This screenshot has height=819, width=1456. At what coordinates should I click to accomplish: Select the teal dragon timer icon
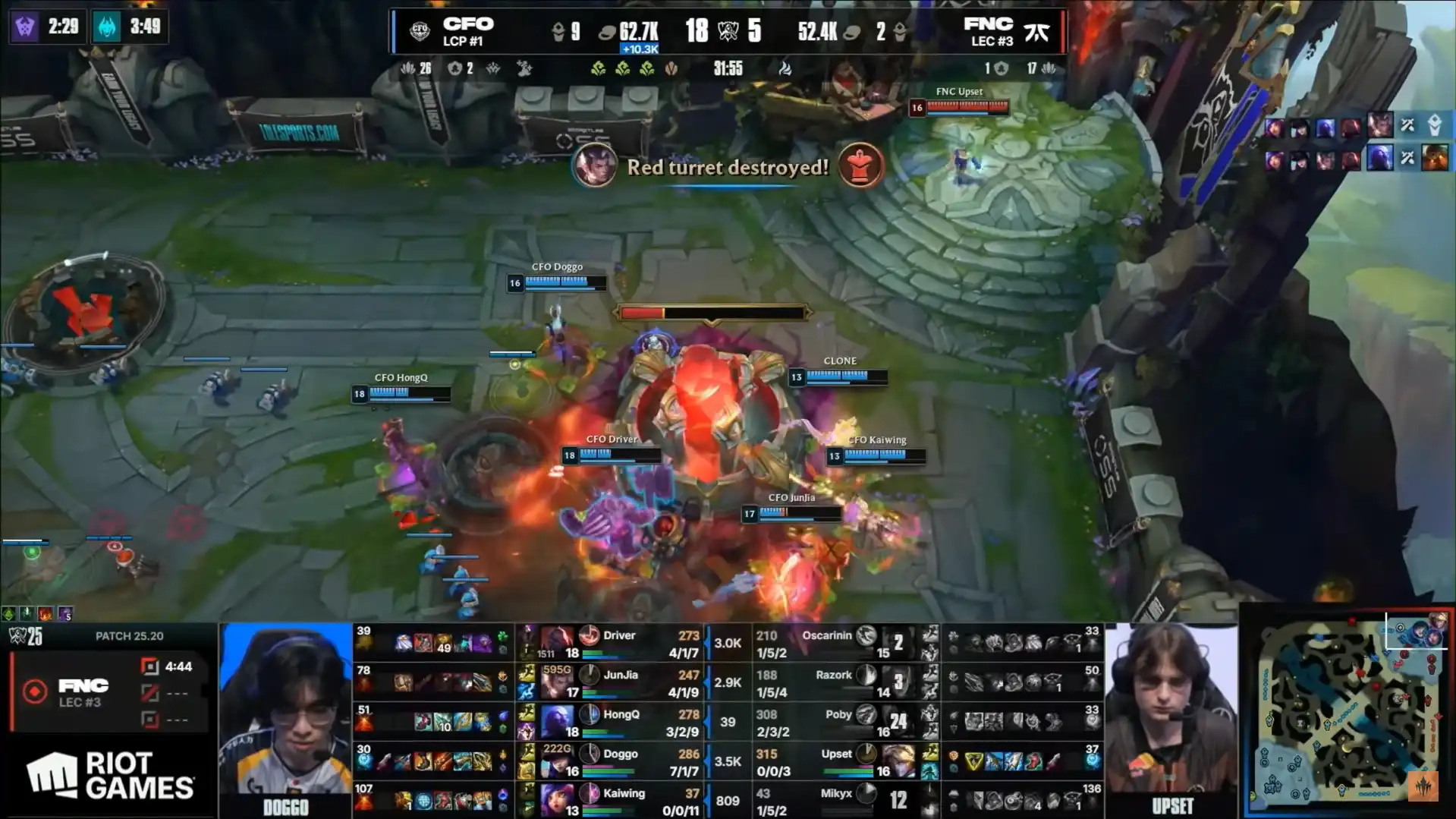107,27
